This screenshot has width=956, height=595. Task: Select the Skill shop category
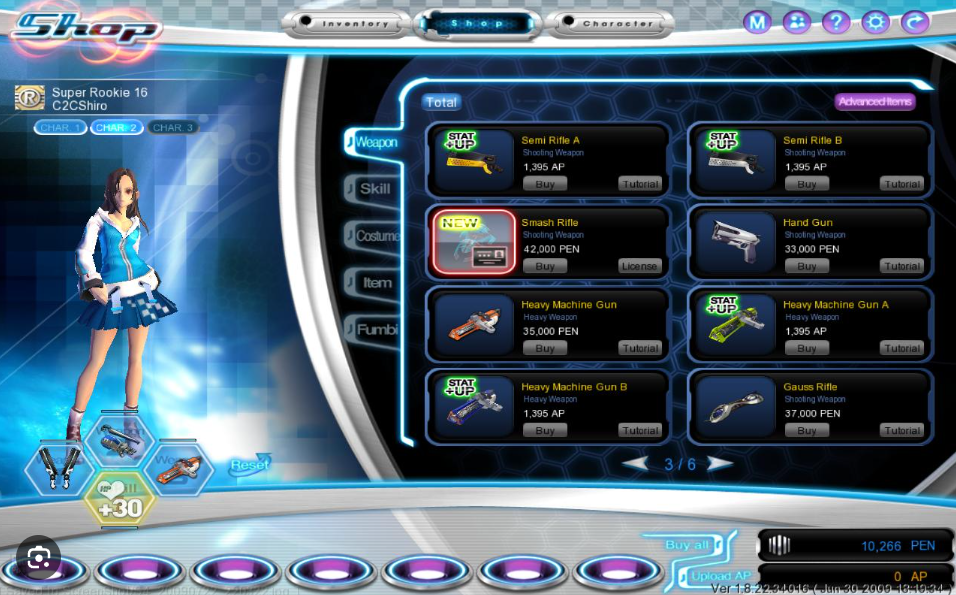click(375, 188)
